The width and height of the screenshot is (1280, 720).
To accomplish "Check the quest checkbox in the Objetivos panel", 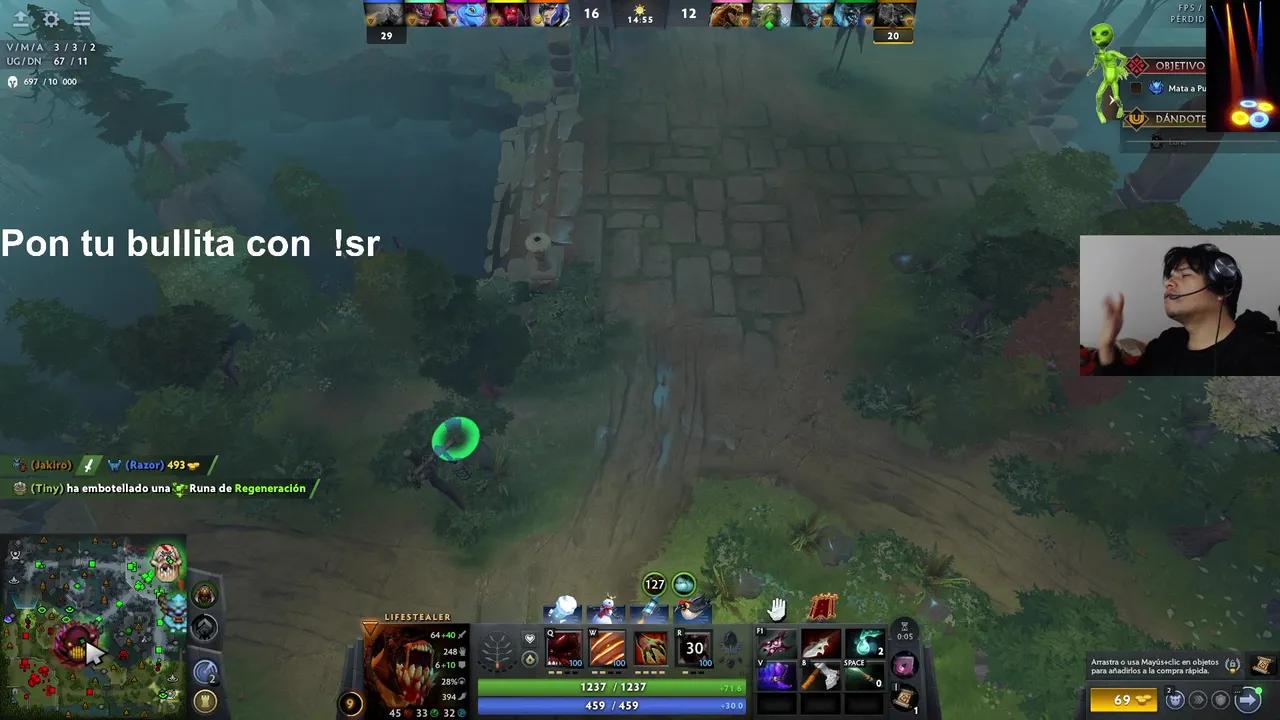I will tap(1136, 88).
